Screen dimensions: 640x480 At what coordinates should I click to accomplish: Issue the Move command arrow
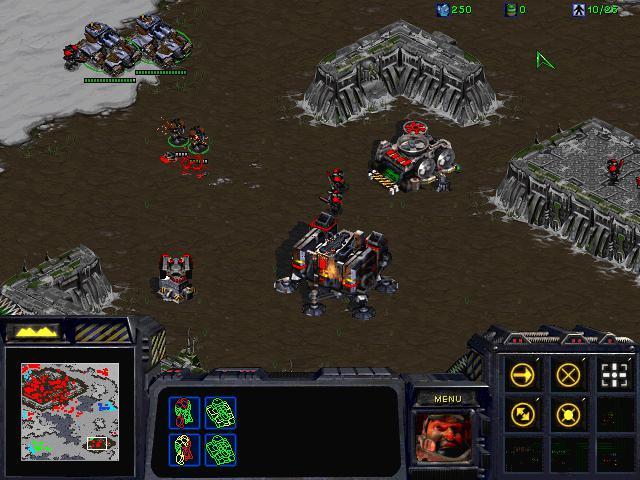[522, 375]
